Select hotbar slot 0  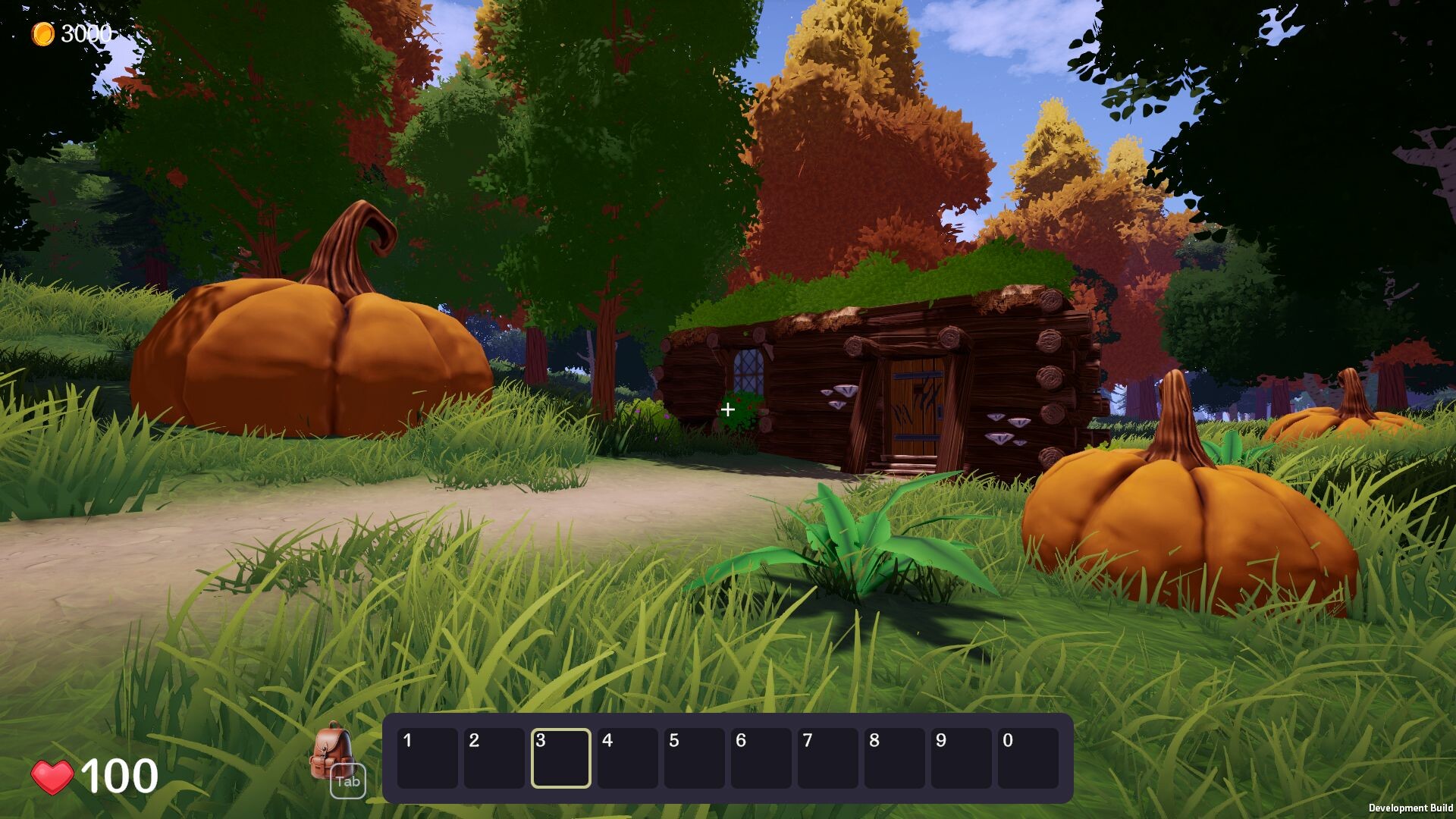pos(1028,760)
